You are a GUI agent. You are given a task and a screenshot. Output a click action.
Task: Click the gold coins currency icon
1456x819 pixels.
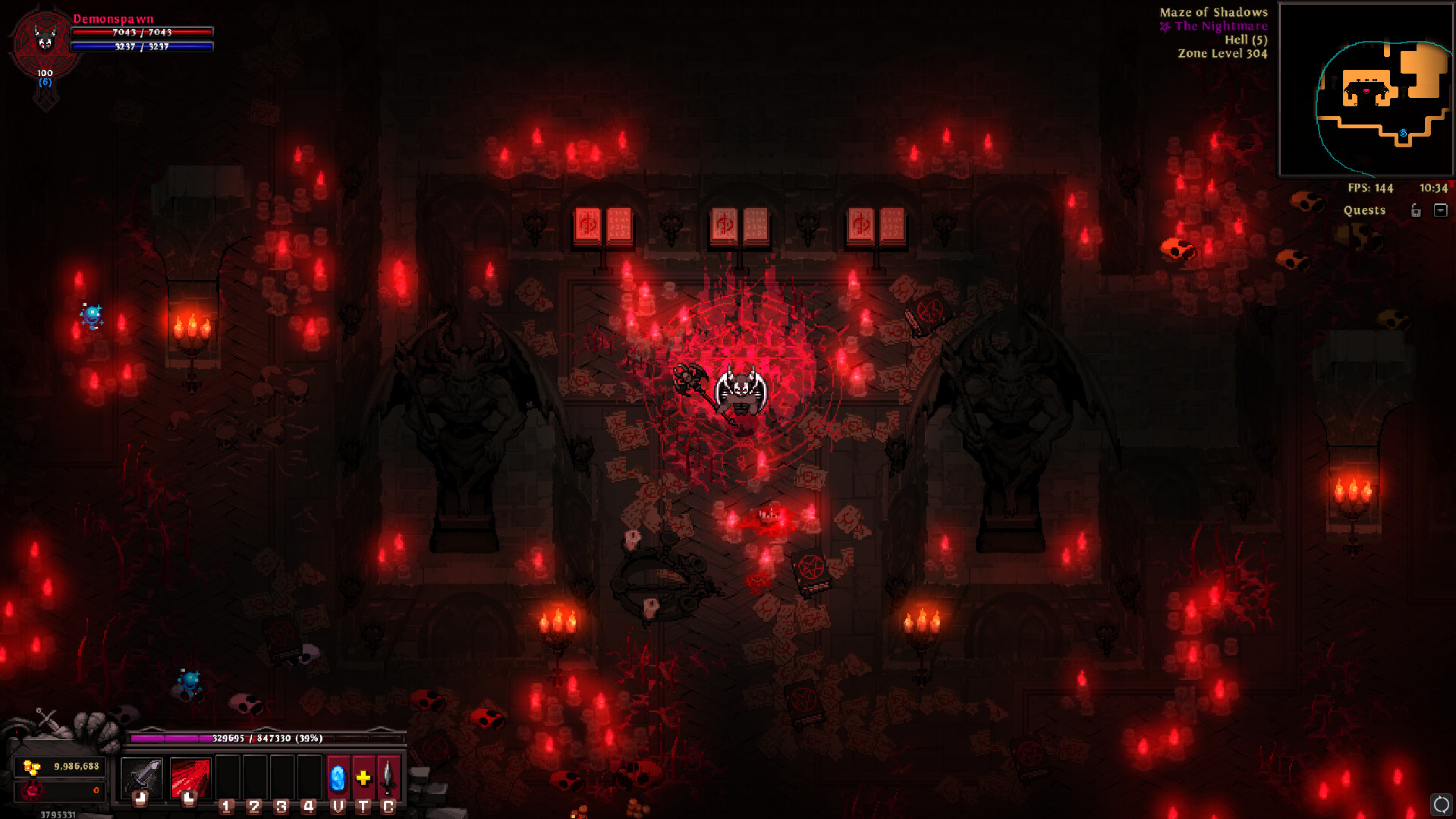tap(32, 767)
